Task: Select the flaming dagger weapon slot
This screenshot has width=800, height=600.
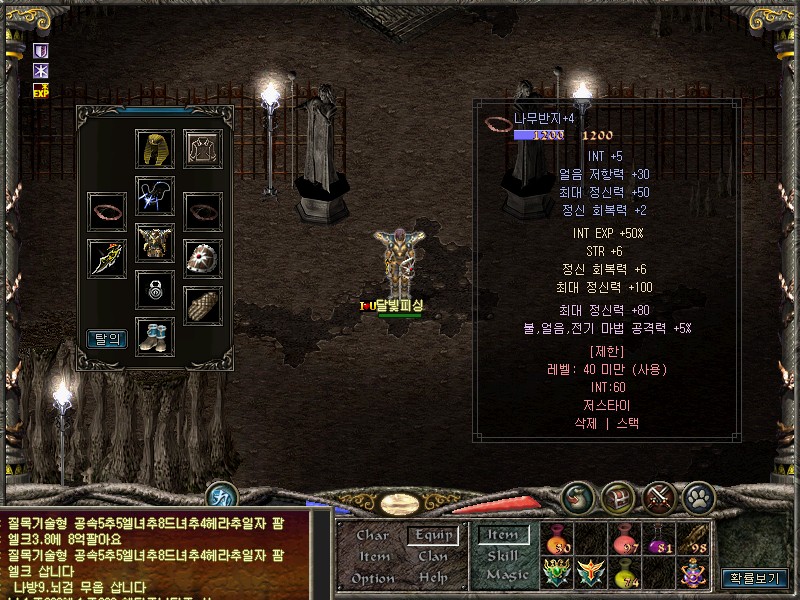Action: [x=107, y=259]
